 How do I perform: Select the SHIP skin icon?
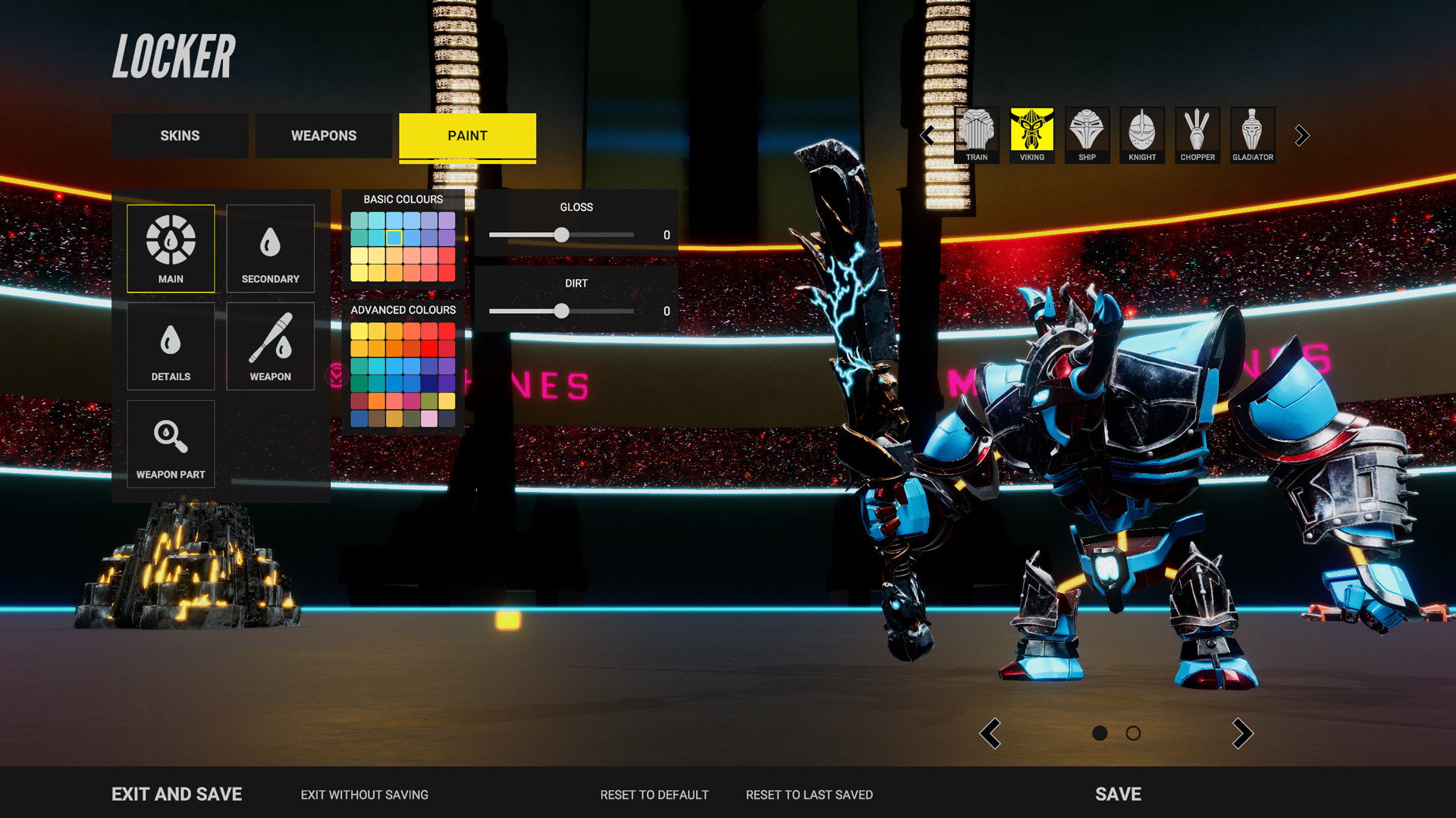click(1087, 135)
